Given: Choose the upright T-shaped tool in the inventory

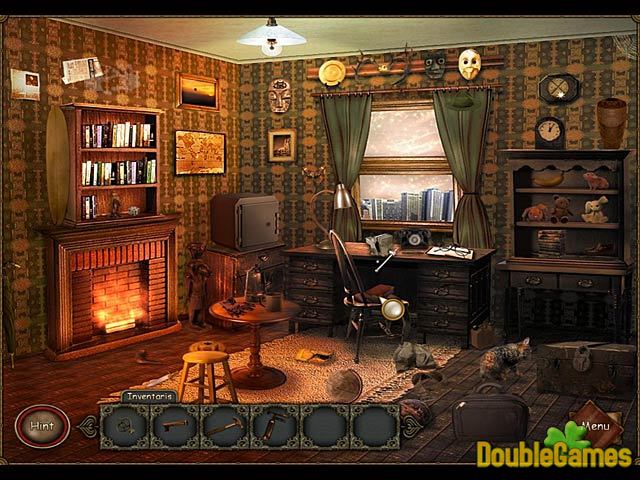Looking at the screenshot, I should 272,426.
